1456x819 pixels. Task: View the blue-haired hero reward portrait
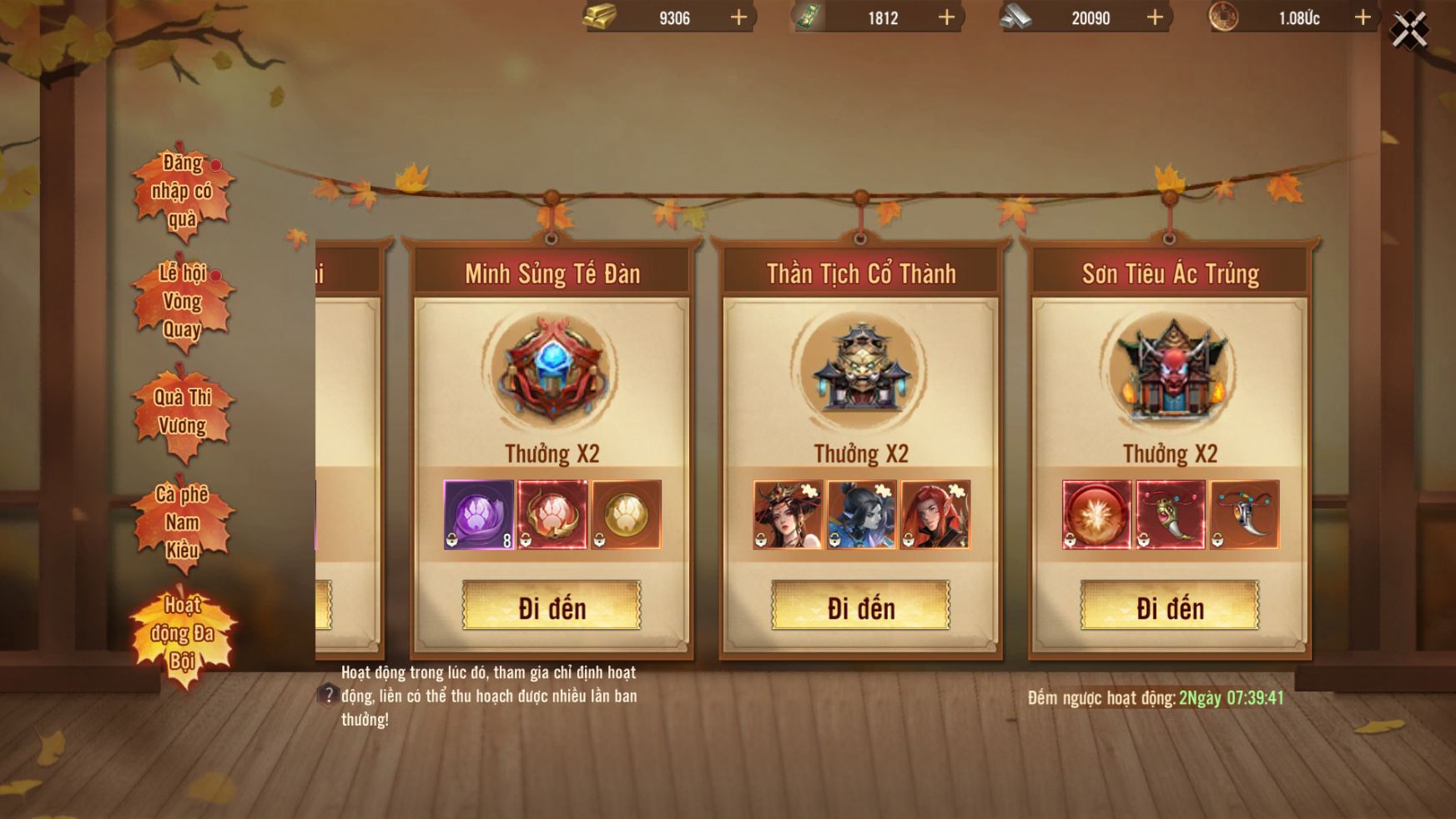point(862,515)
